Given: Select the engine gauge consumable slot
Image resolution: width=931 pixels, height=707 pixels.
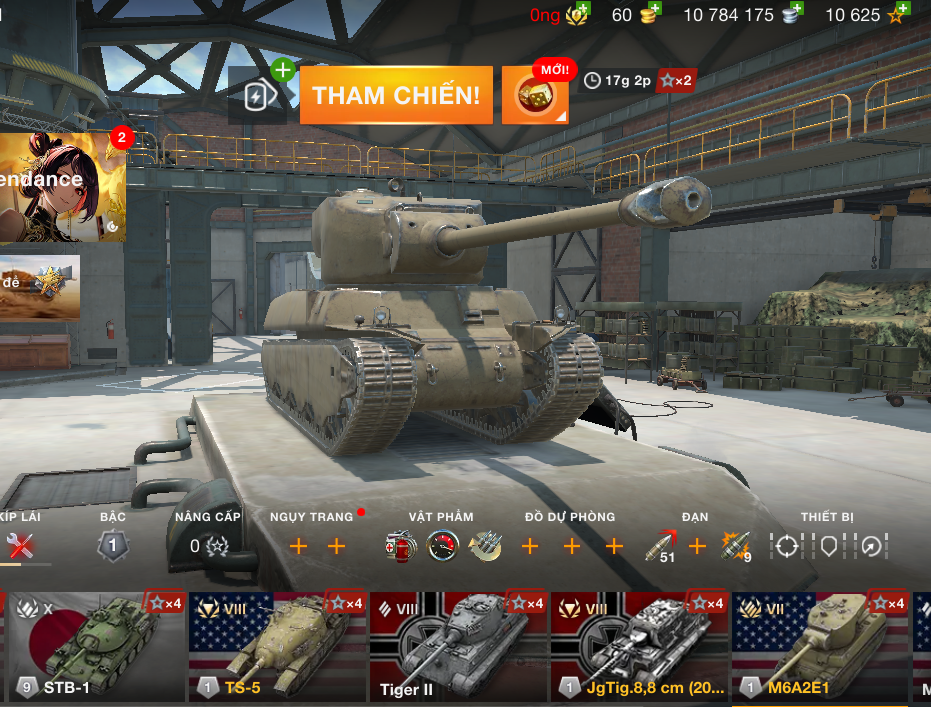Looking at the screenshot, I should coord(442,546).
